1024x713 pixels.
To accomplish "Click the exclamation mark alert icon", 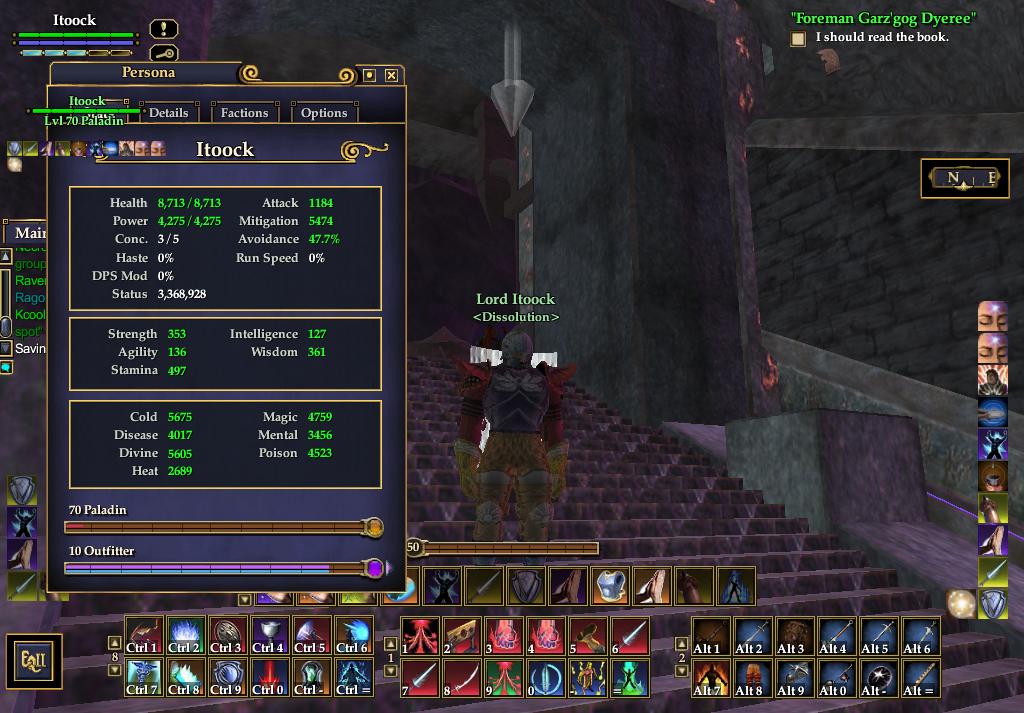I will point(164,29).
